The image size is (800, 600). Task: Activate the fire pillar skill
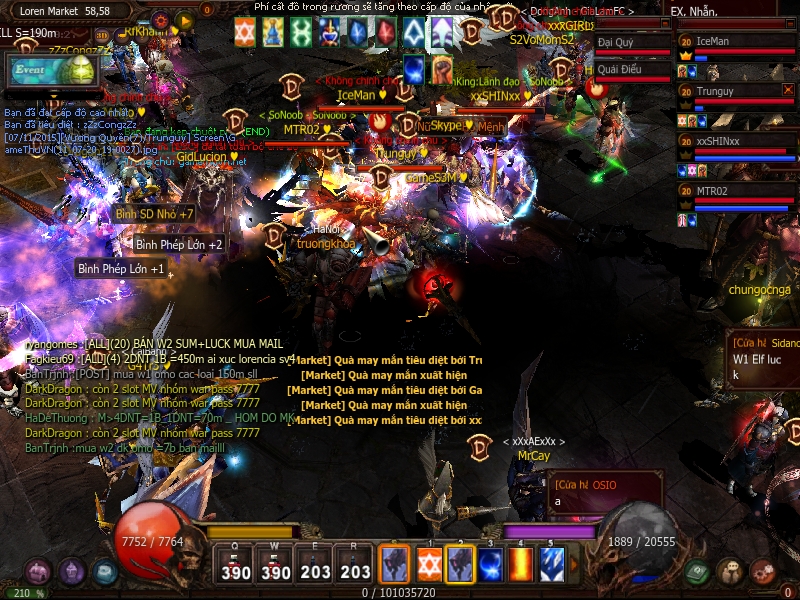521,564
